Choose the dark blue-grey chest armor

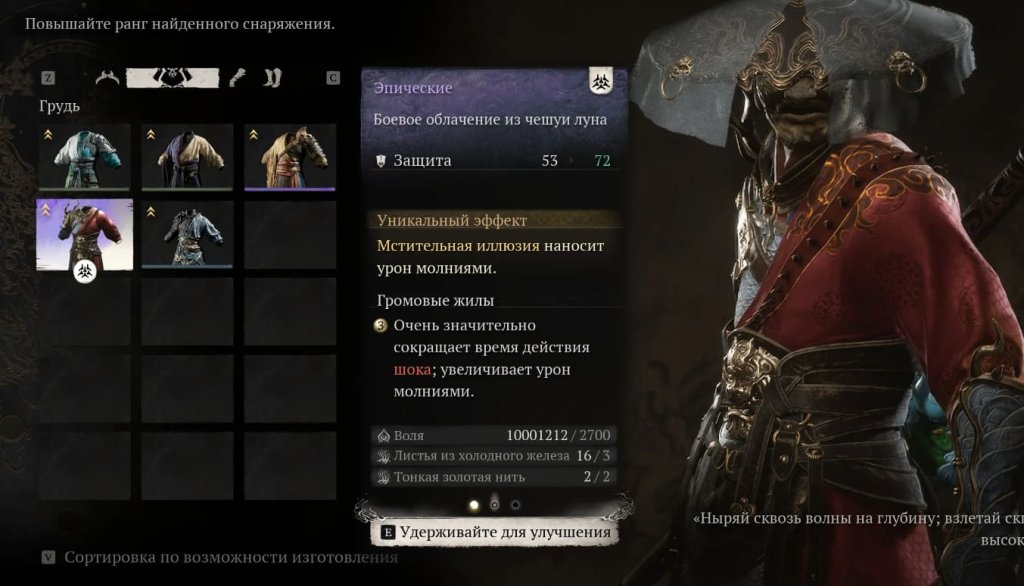[187, 234]
